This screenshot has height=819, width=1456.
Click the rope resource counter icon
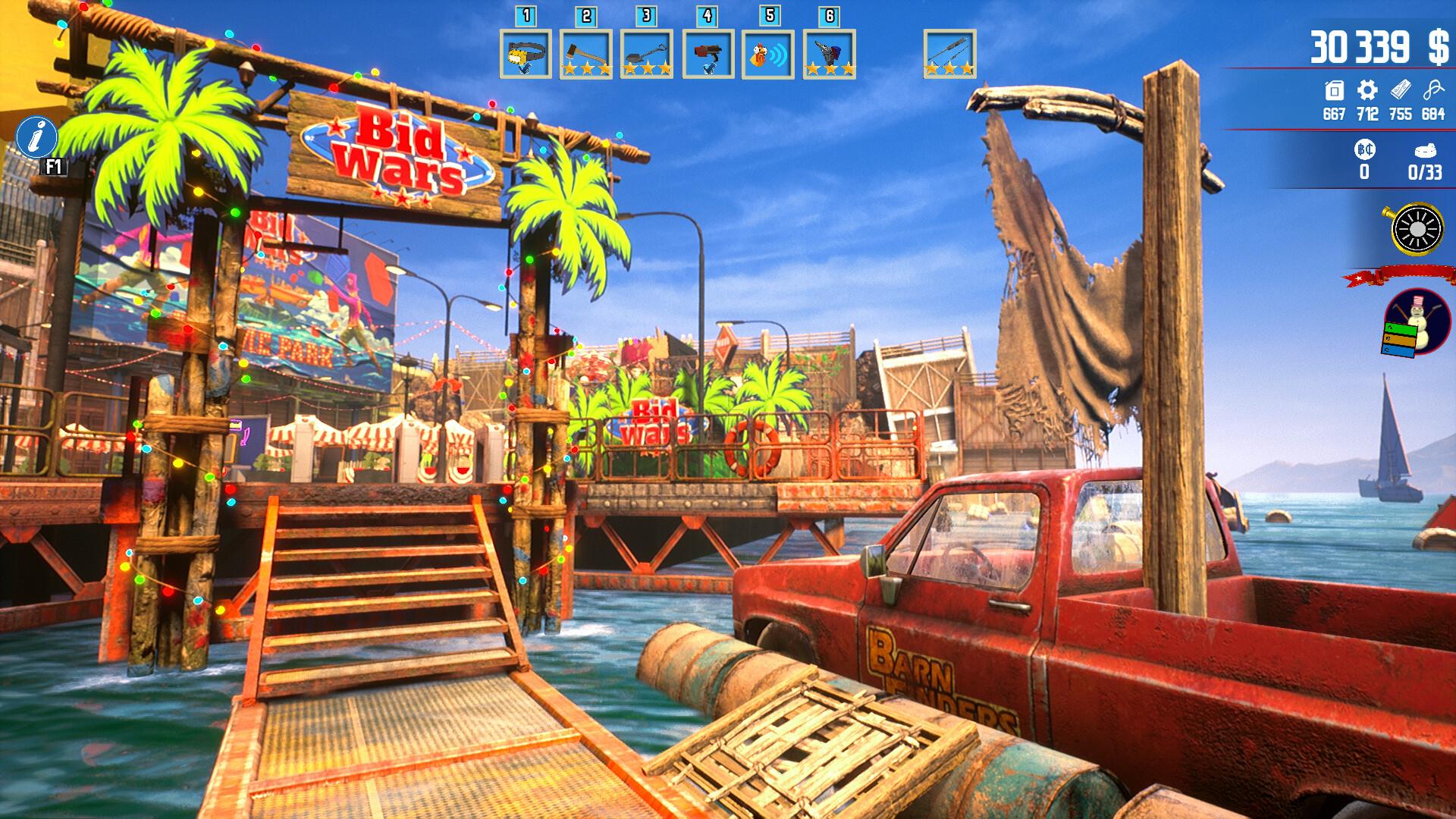[1434, 89]
